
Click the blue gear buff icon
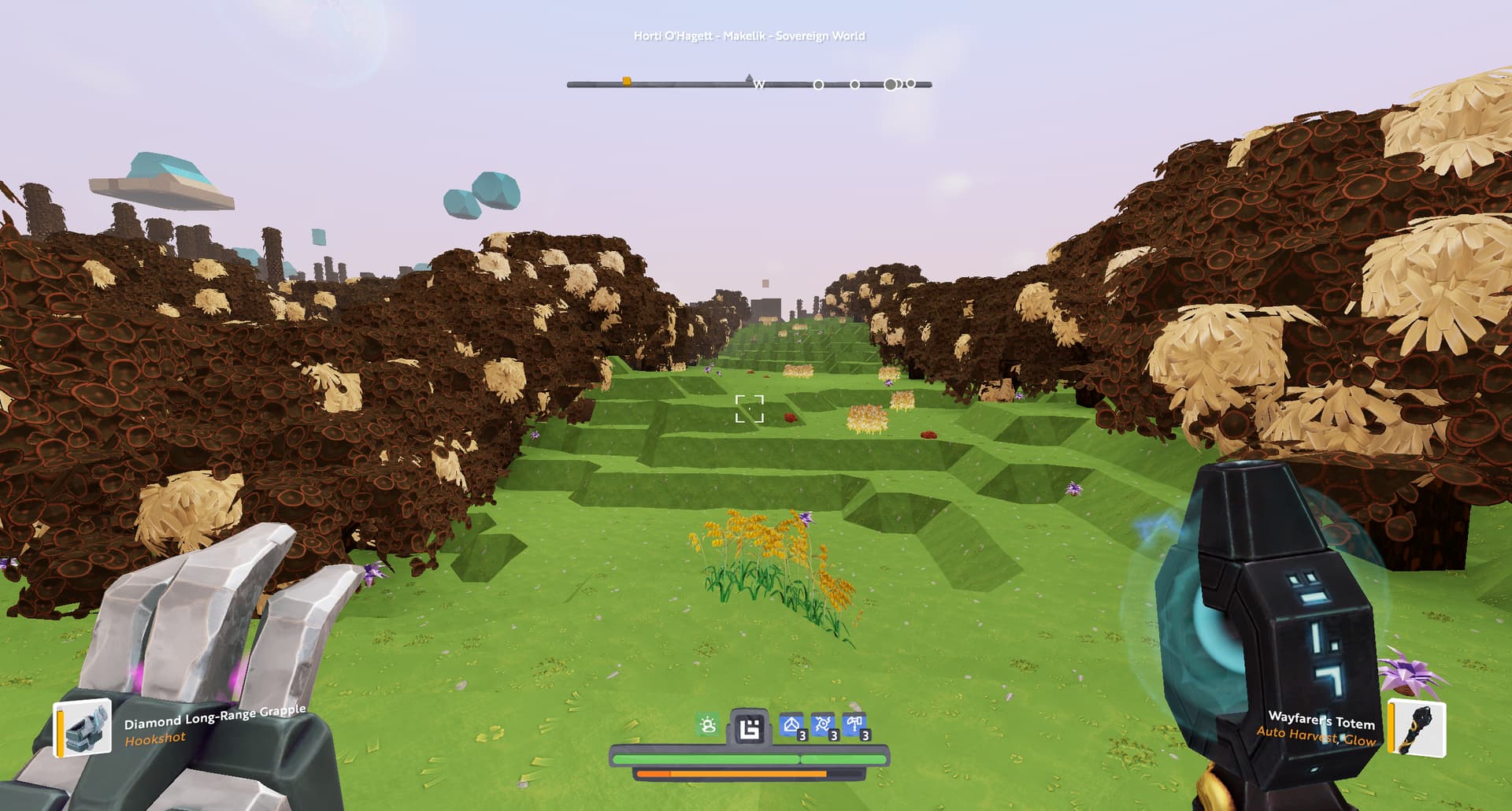(823, 725)
